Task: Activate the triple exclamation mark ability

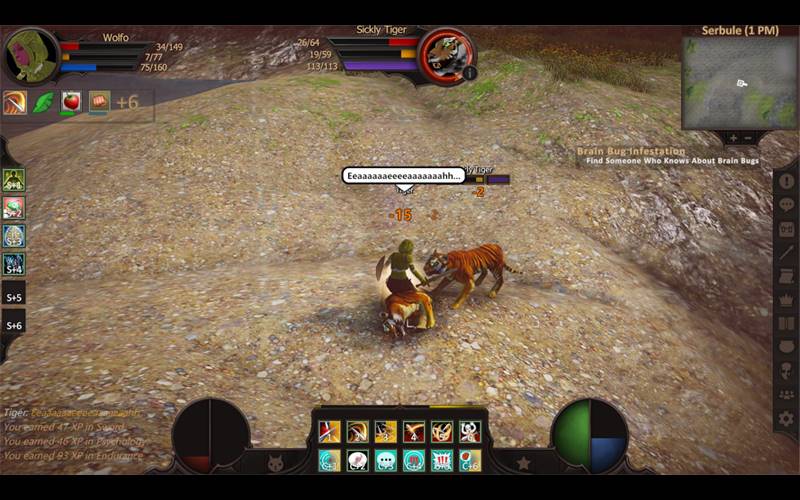Action: point(441,460)
